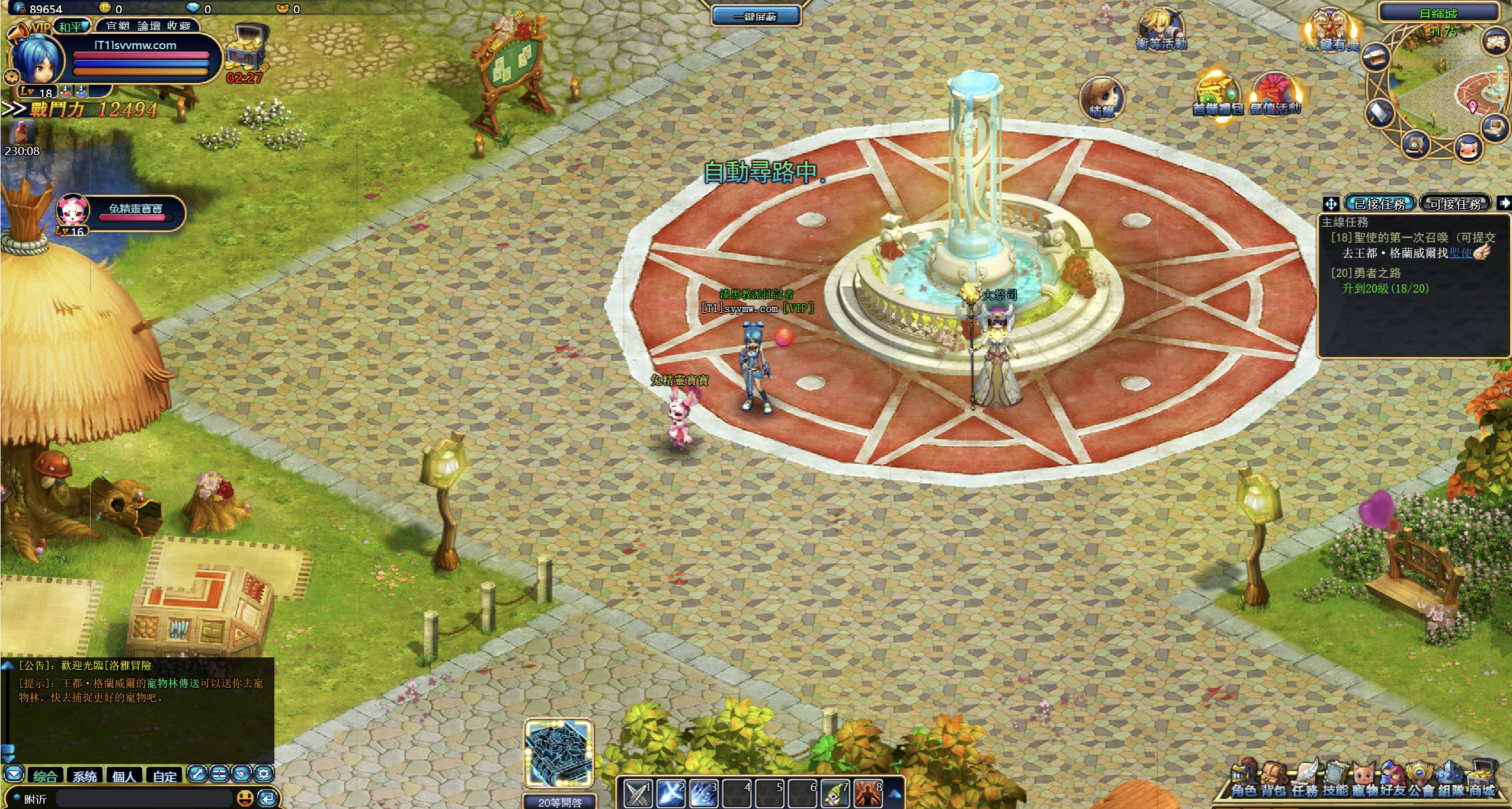
Task: Click the 一鍵屏蔽 one-key hide button
Action: 755,16
